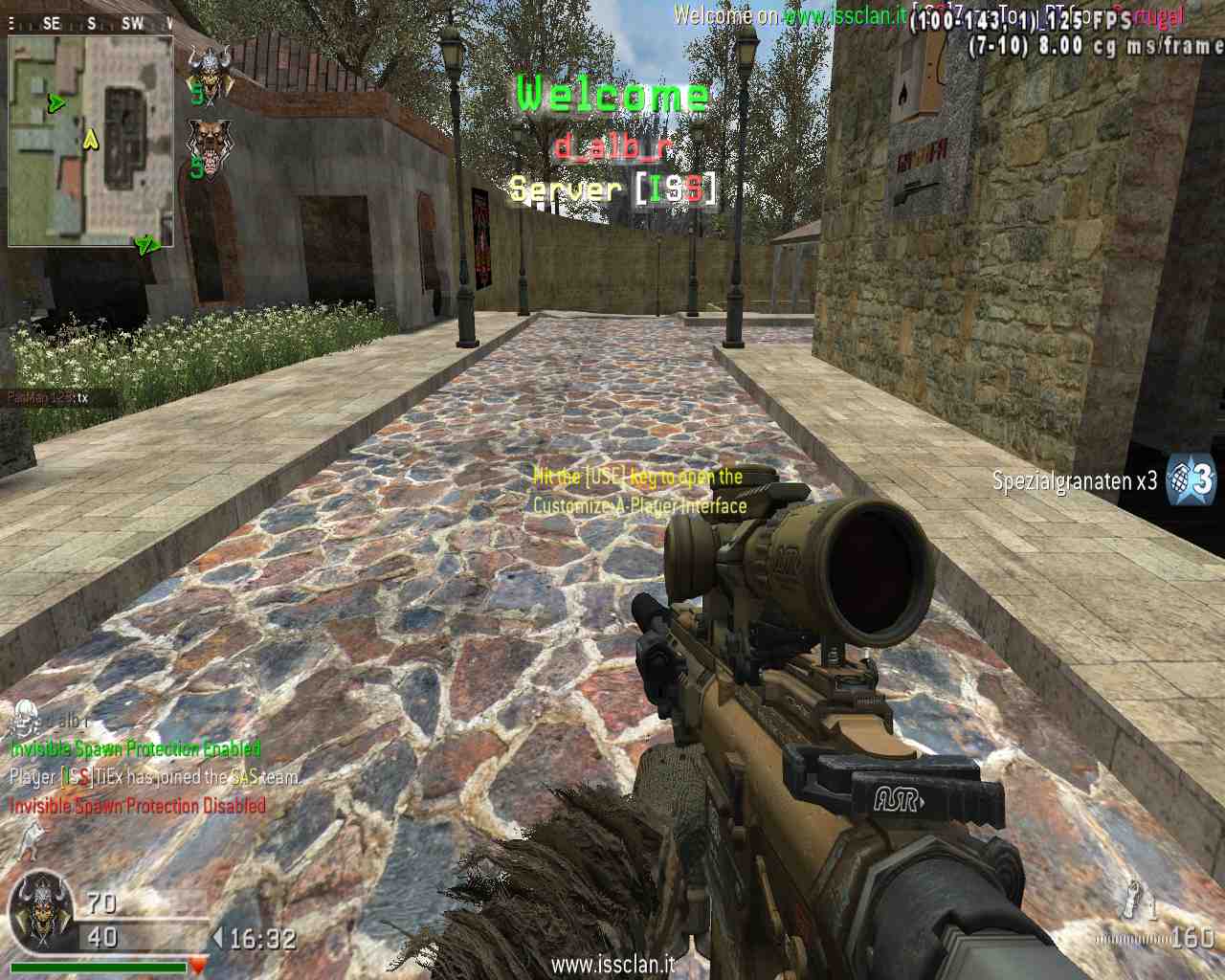Viewport: 1225px width, 980px height.
Task: Click the www.issclan.it text at the bottom
Action: coord(612,964)
